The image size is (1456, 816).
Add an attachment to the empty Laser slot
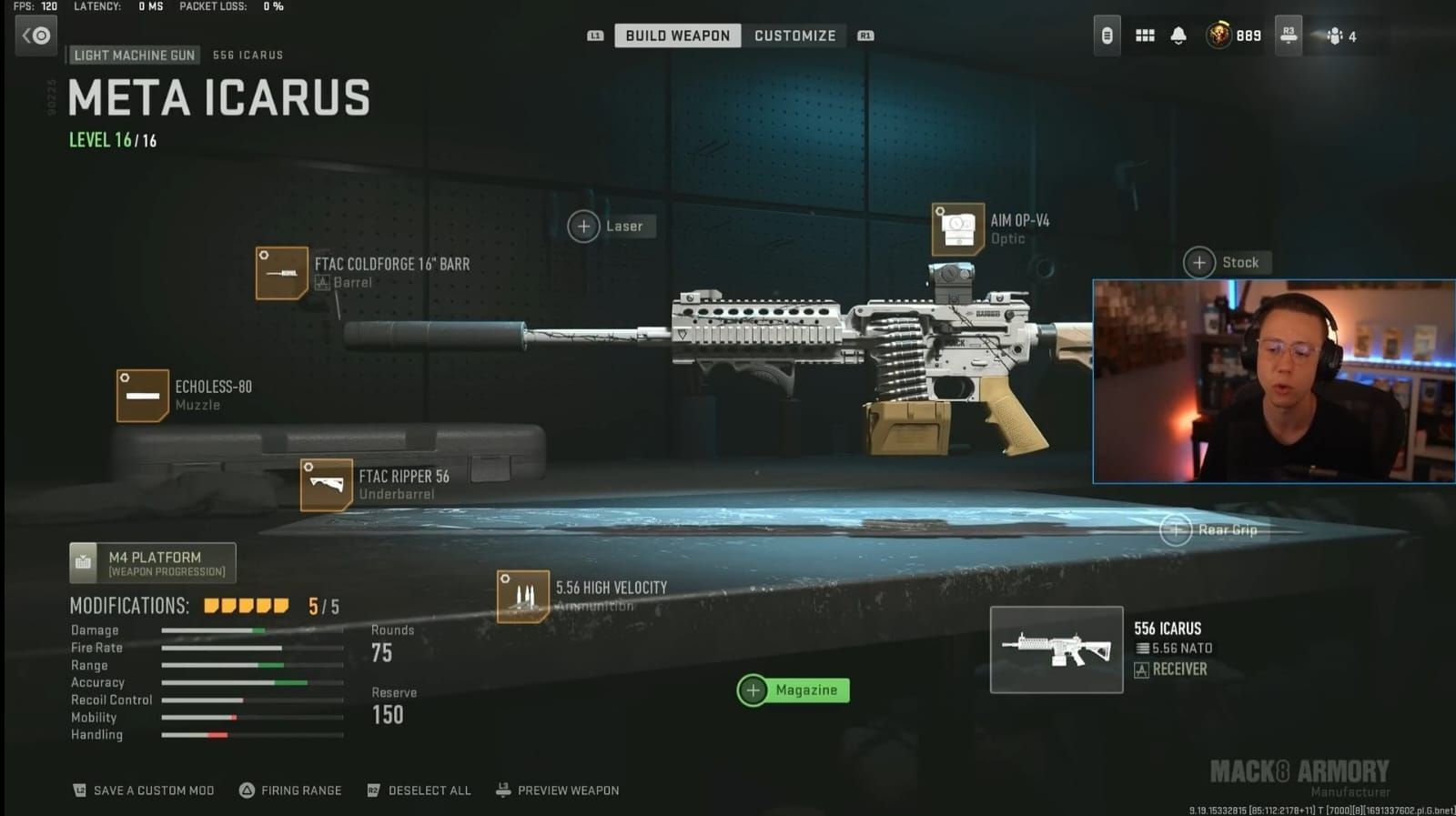click(x=583, y=226)
